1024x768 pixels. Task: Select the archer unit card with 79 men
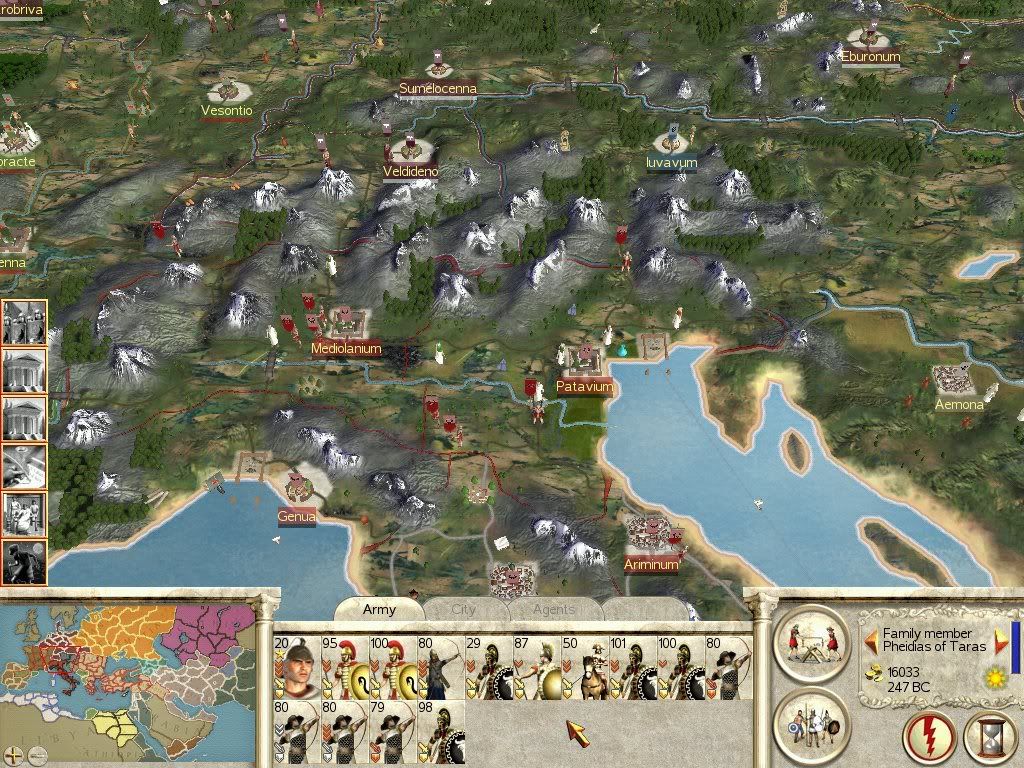392,731
